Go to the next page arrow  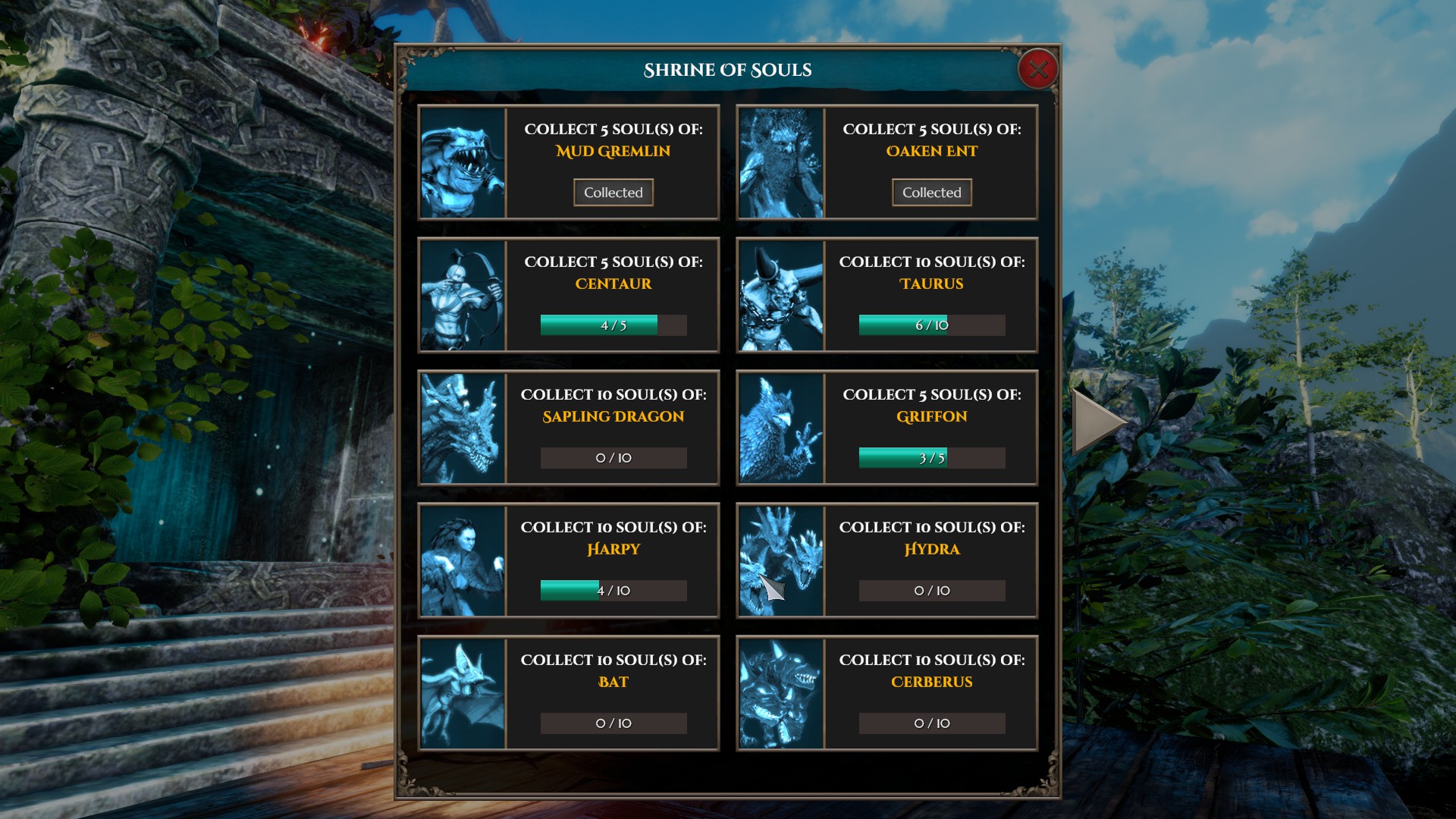point(1098,422)
